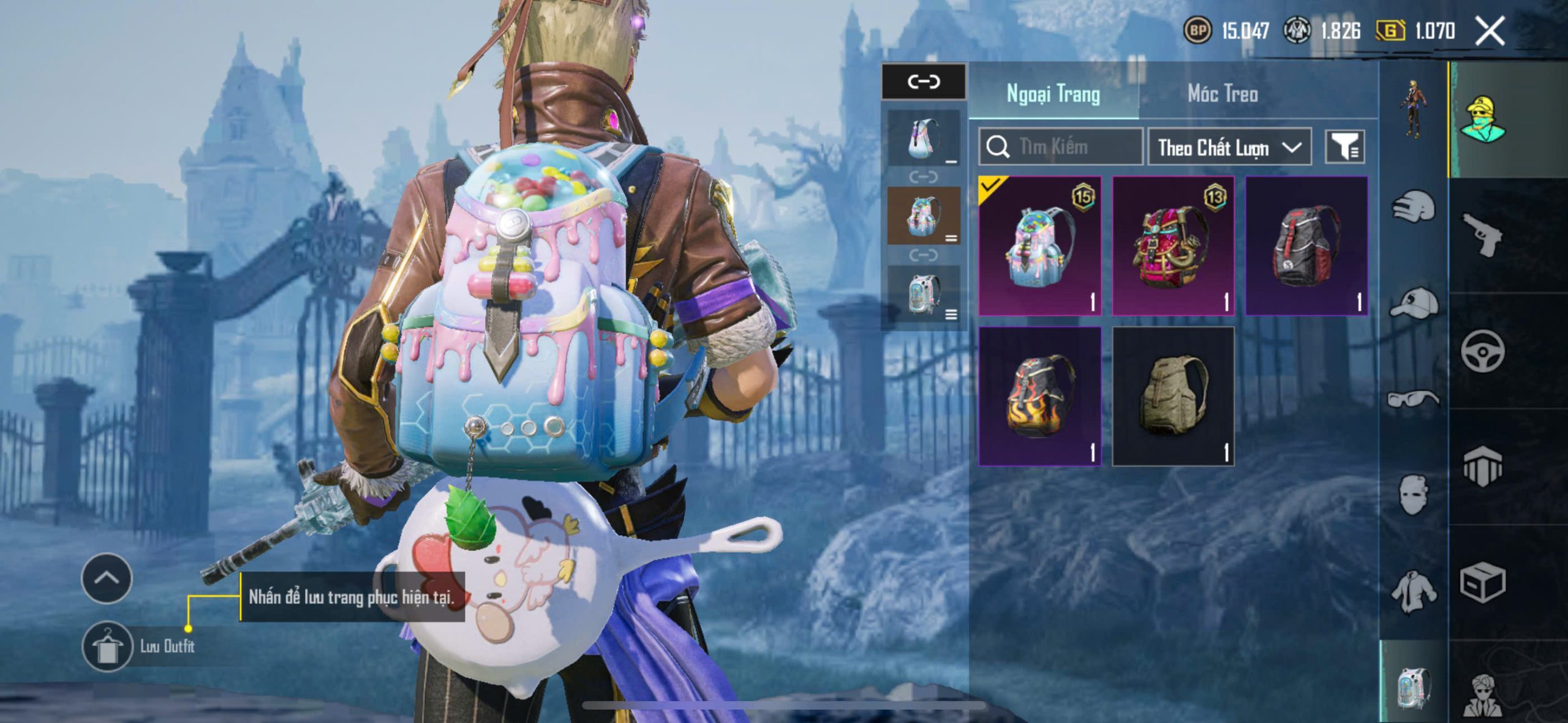Close the inventory with the X button
The height and width of the screenshot is (723, 1568).
(1490, 31)
